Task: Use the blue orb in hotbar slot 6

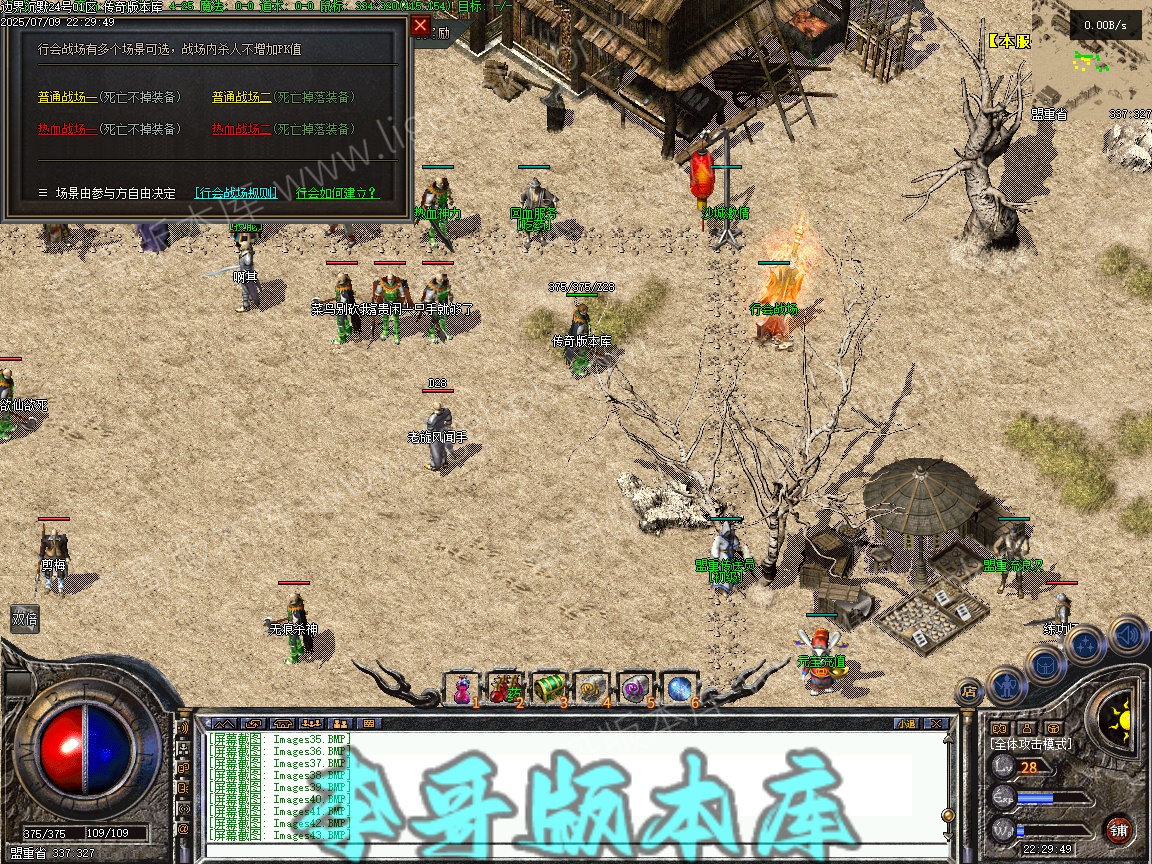Action: click(x=679, y=687)
